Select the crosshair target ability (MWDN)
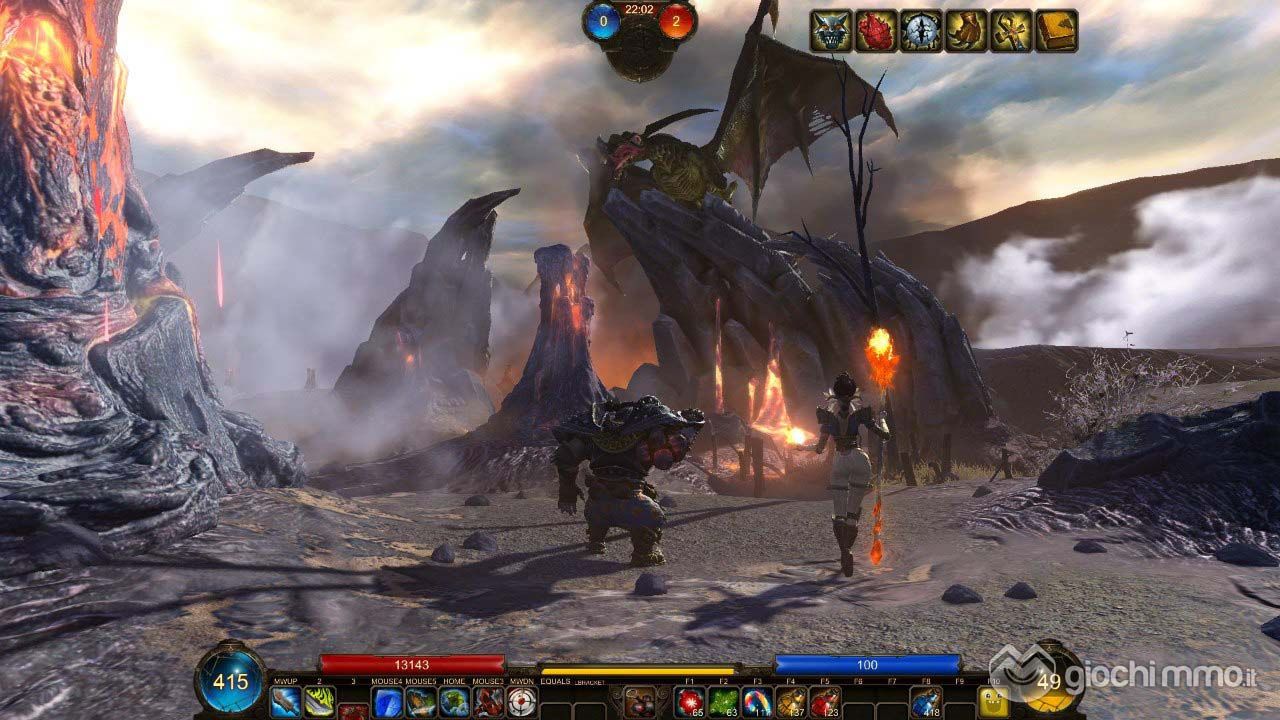Image resolution: width=1280 pixels, height=720 pixels. coord(522,702)
